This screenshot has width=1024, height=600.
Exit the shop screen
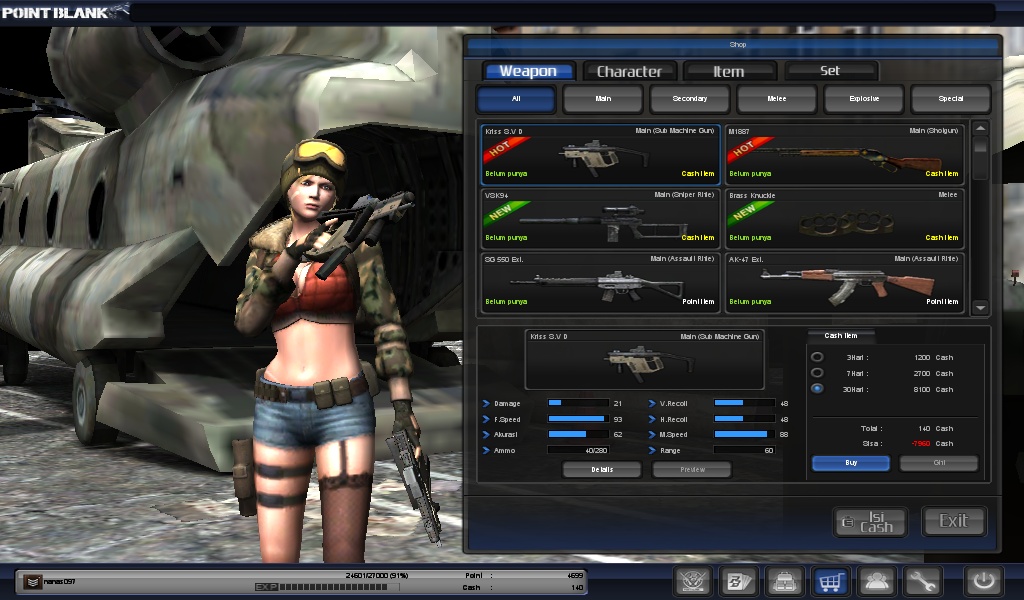(953, 521)
